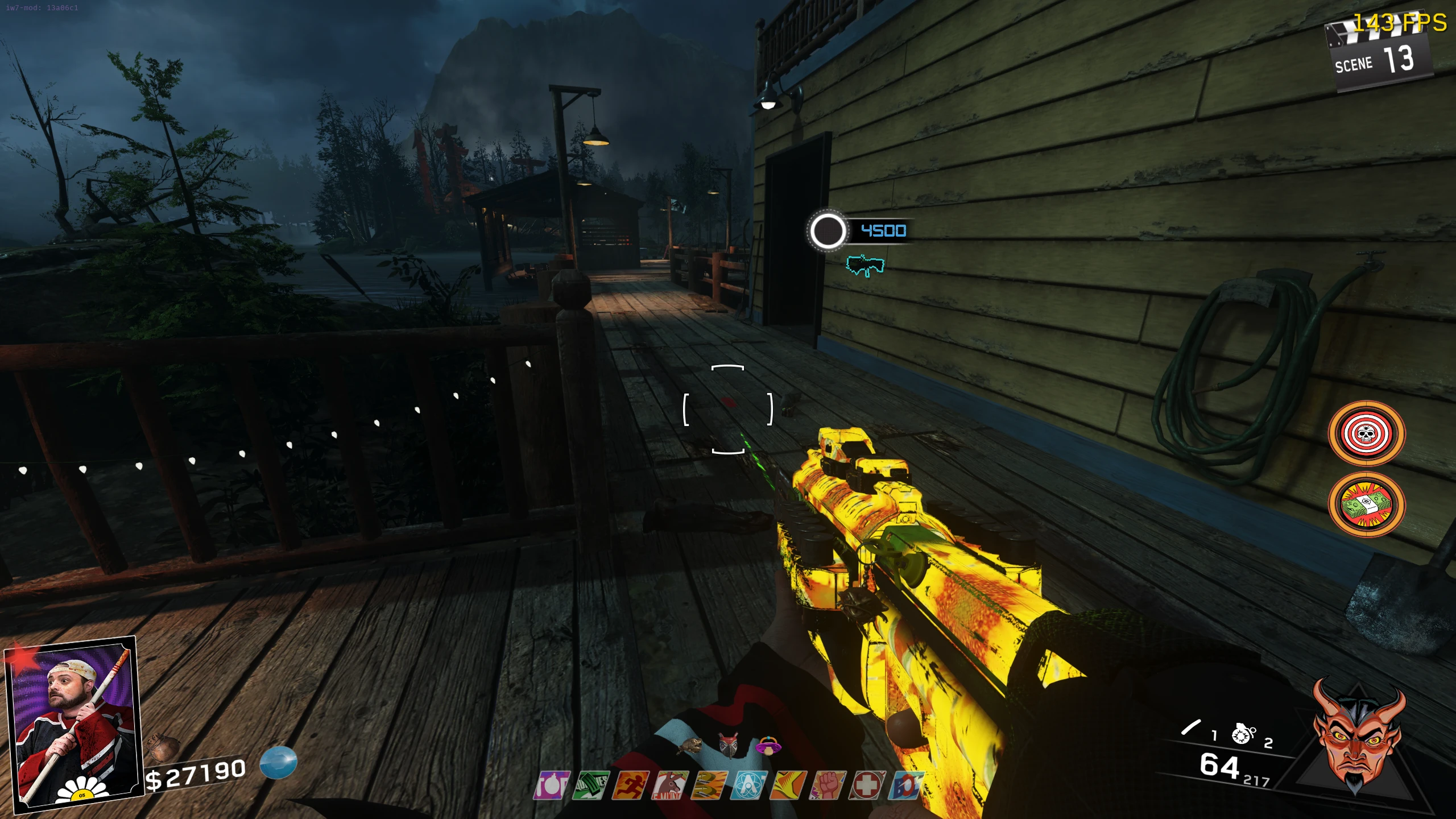Activate the cash stack fortune card
Image resolution: width=1456 pixels, height=819 pixels.
(1366, 504)
